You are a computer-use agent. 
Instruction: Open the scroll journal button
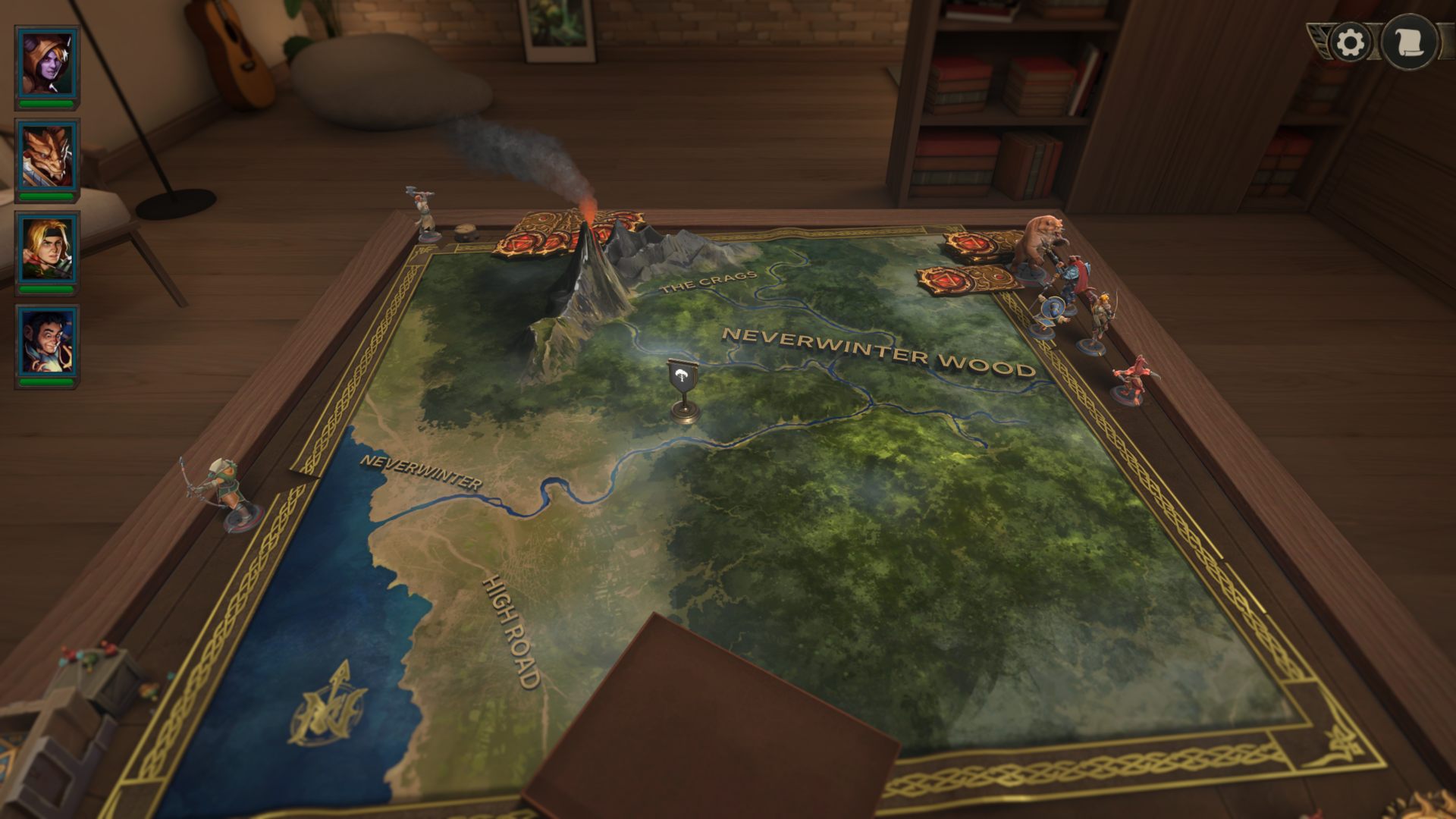1409,42
